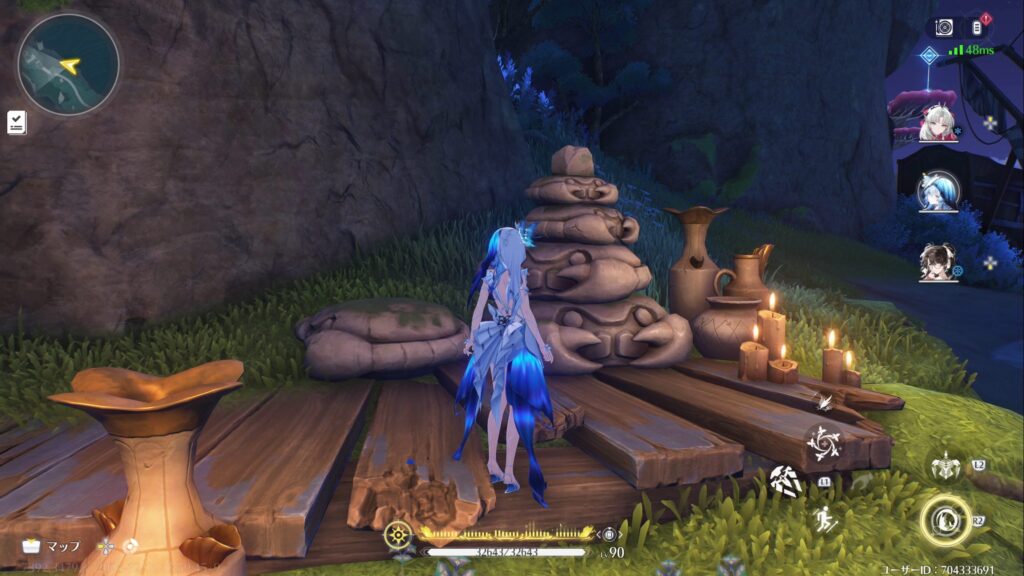Switch to the brown-haired party character
This screenshot has width=1024, height=576.
pos(937,262)
